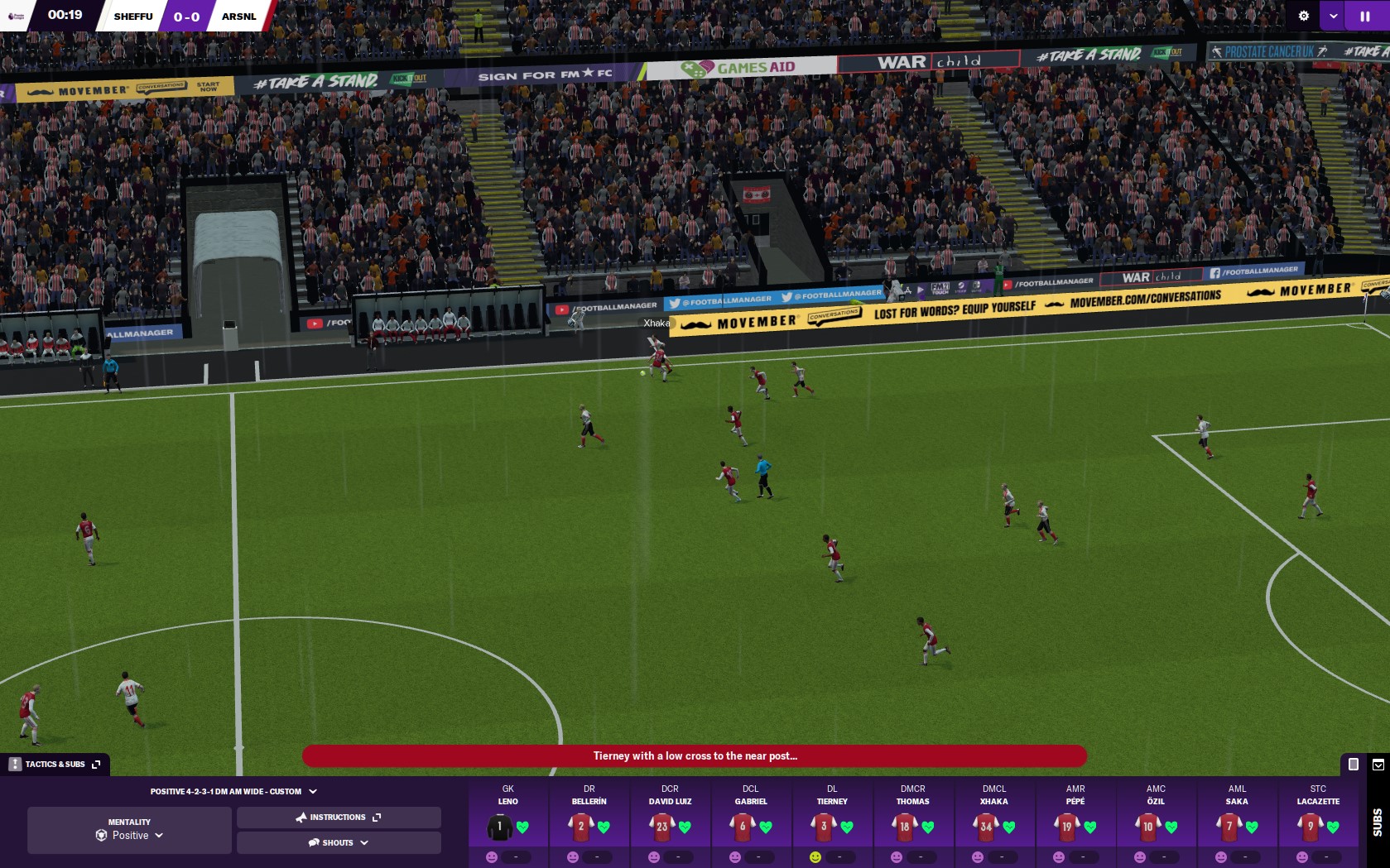Open the Mentality Positive dropdown
The width and height of the screenshot is (1390, 868).
129,836
